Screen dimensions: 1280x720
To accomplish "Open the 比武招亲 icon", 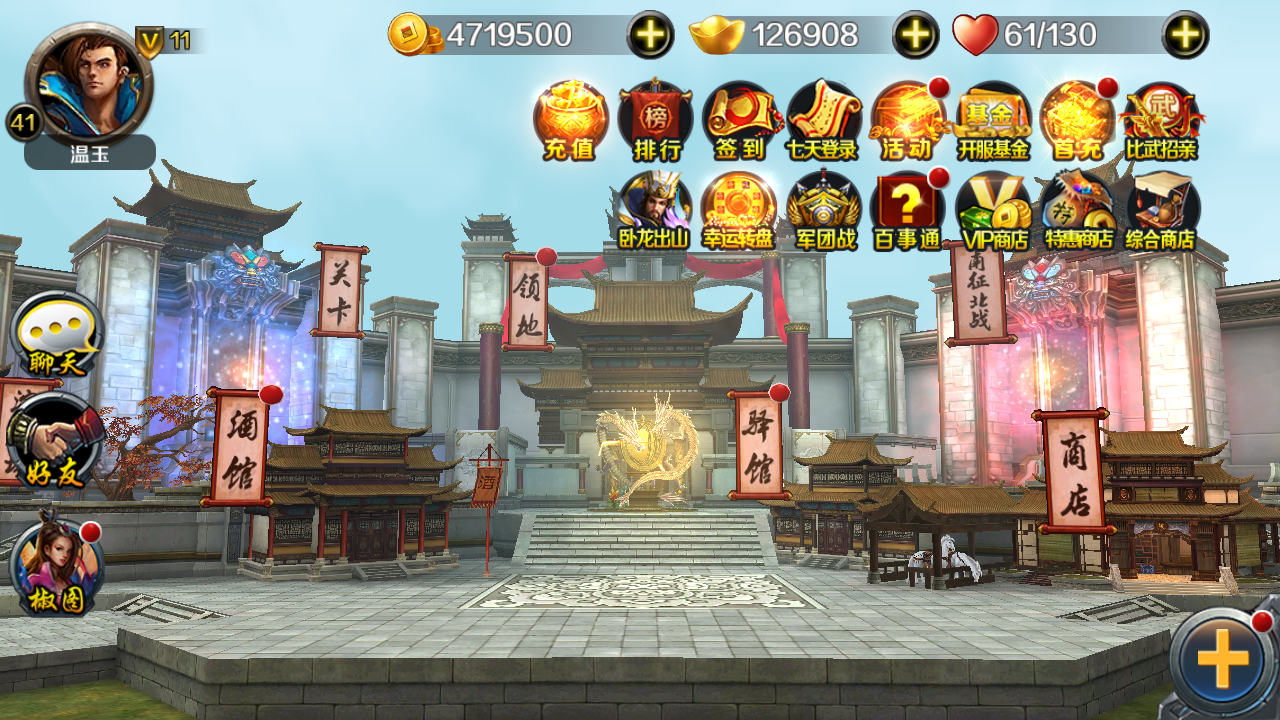I will pos(1161,120).
